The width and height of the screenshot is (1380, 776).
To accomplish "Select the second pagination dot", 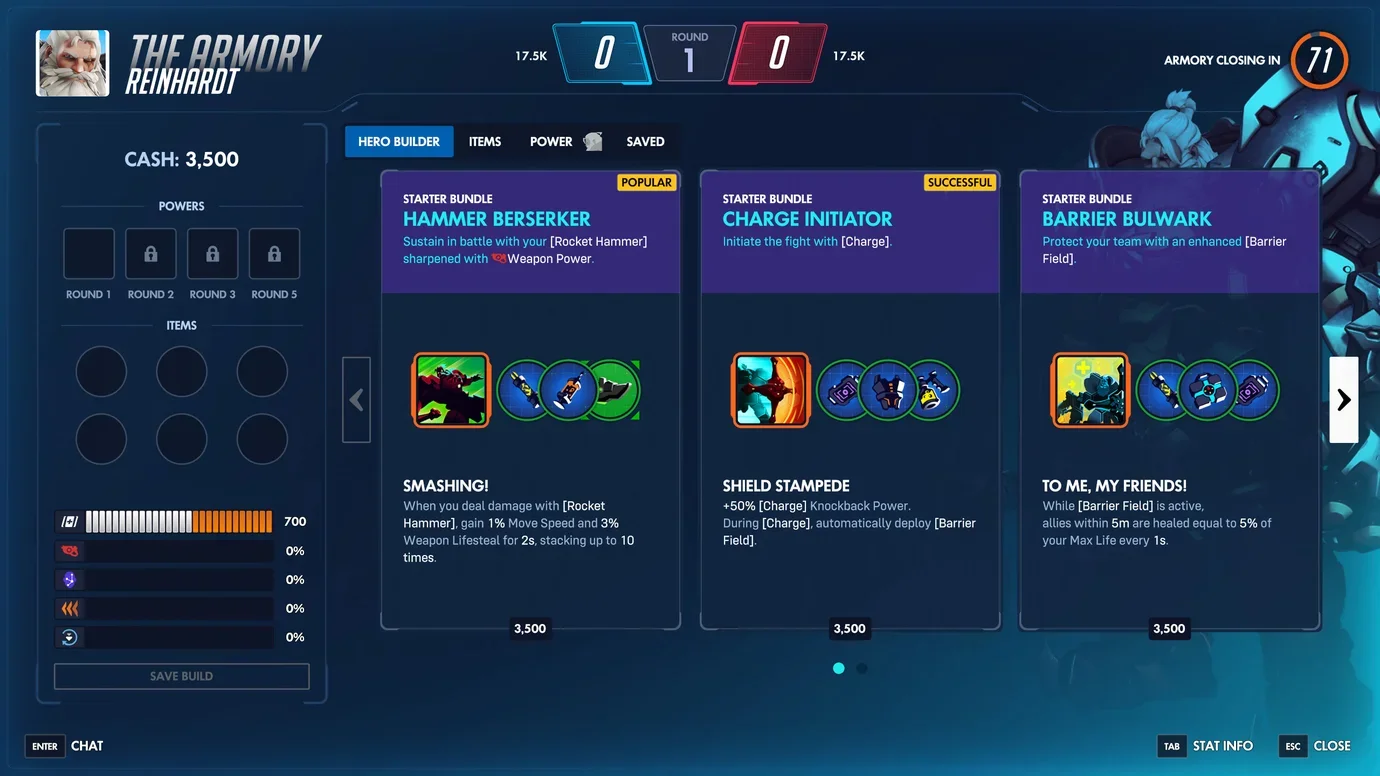I will 862,668.
